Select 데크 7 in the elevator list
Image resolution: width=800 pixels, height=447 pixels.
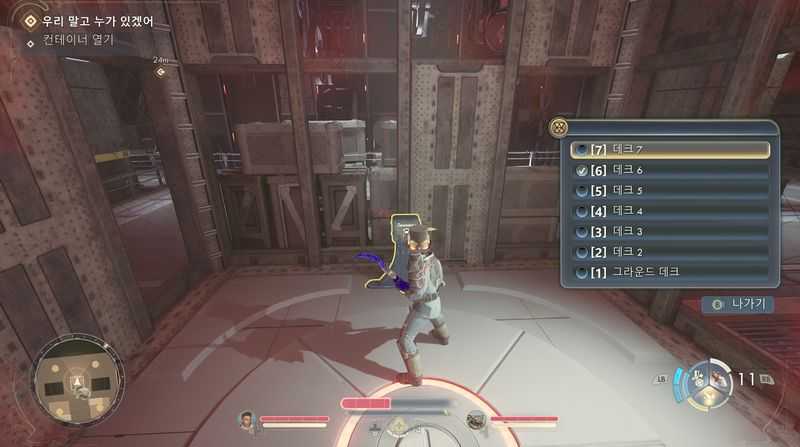(x=670, y=150)
